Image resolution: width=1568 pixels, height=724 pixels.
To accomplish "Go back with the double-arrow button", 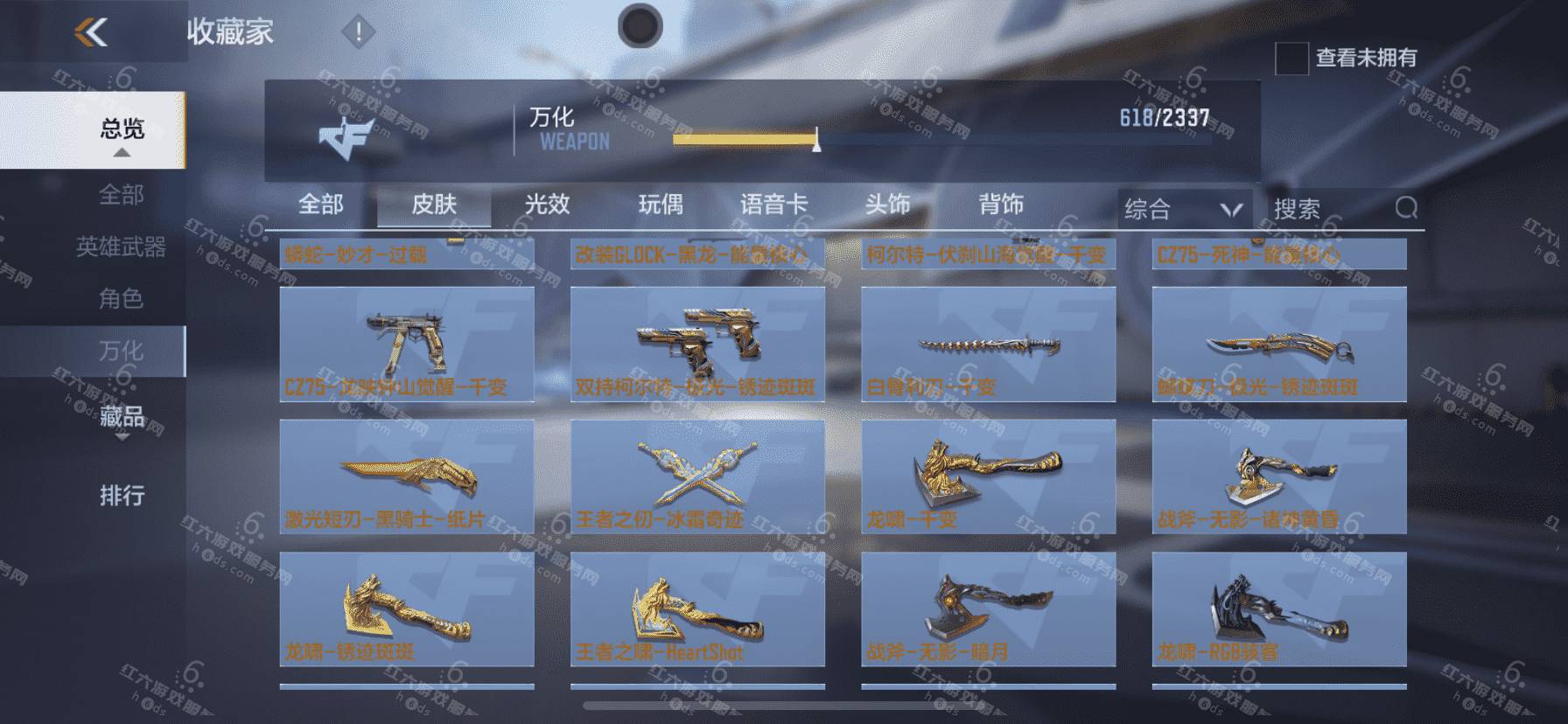I will (91, 33).
